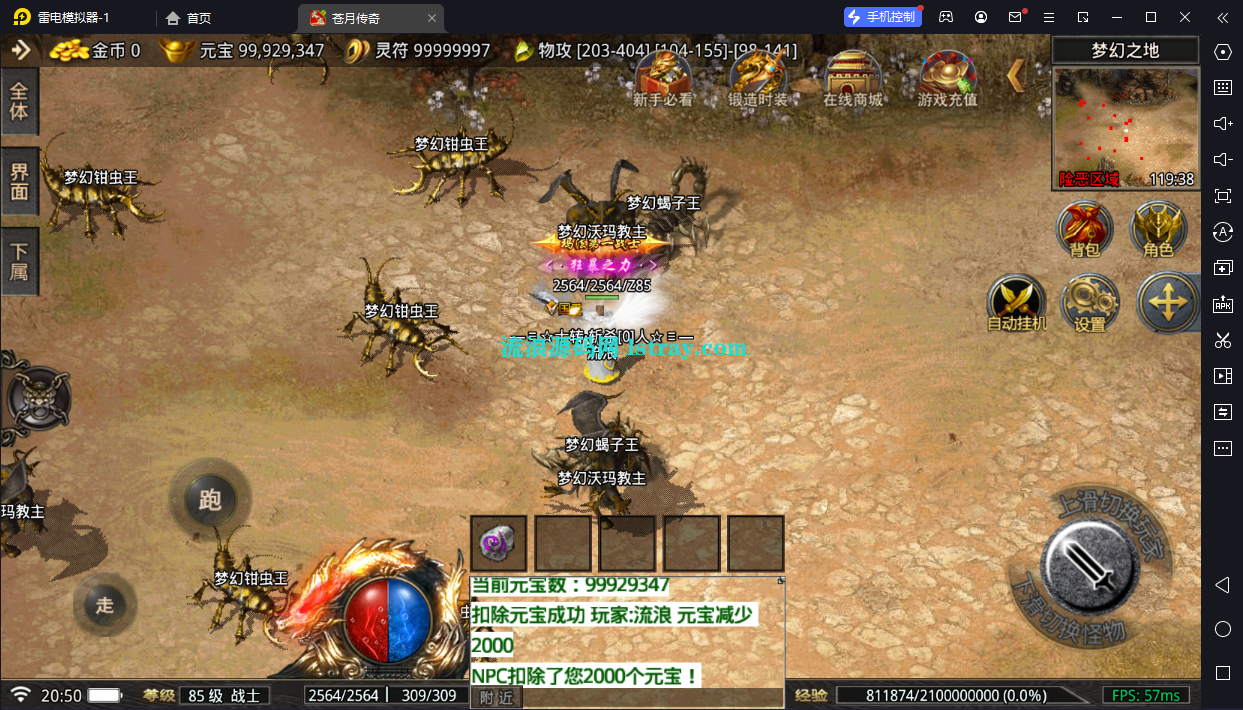Open the 新手必看 beginner guide icon

click(x=662, y=77)
